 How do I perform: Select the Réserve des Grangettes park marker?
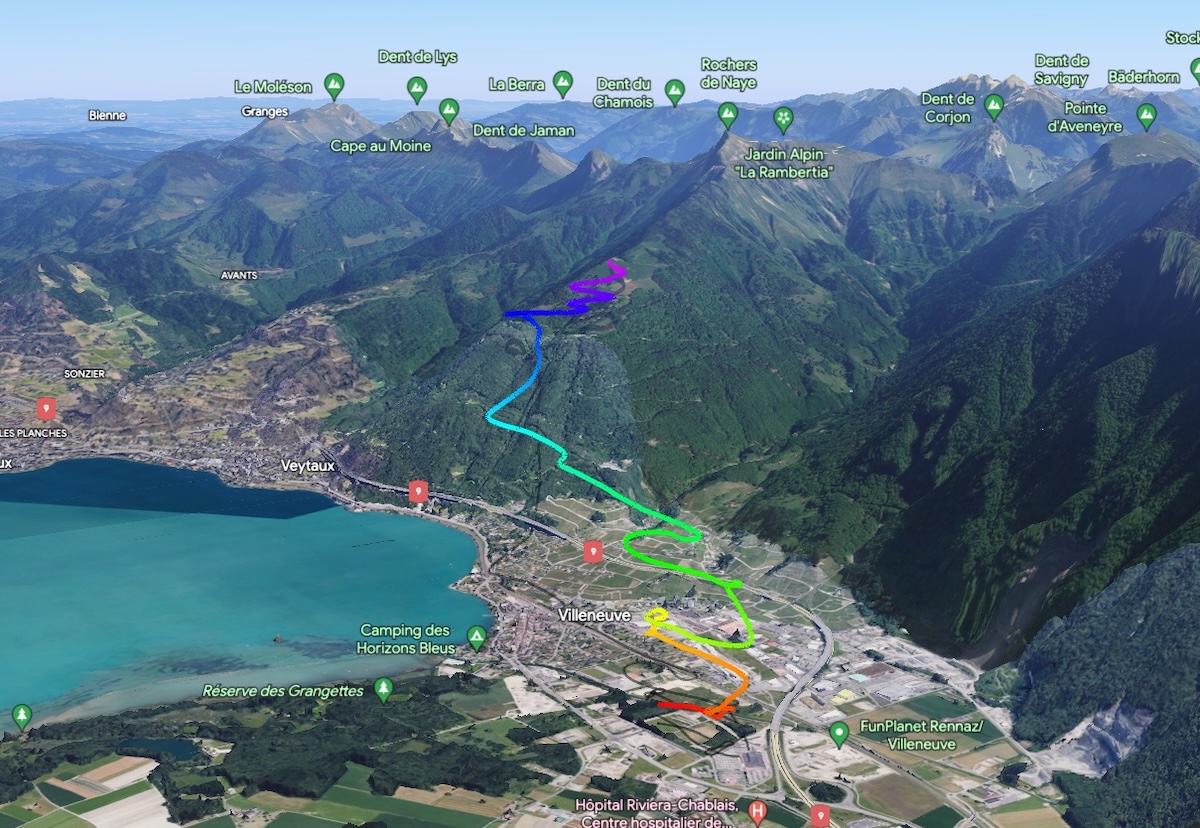pyautogui.click(x=384, y=688)
